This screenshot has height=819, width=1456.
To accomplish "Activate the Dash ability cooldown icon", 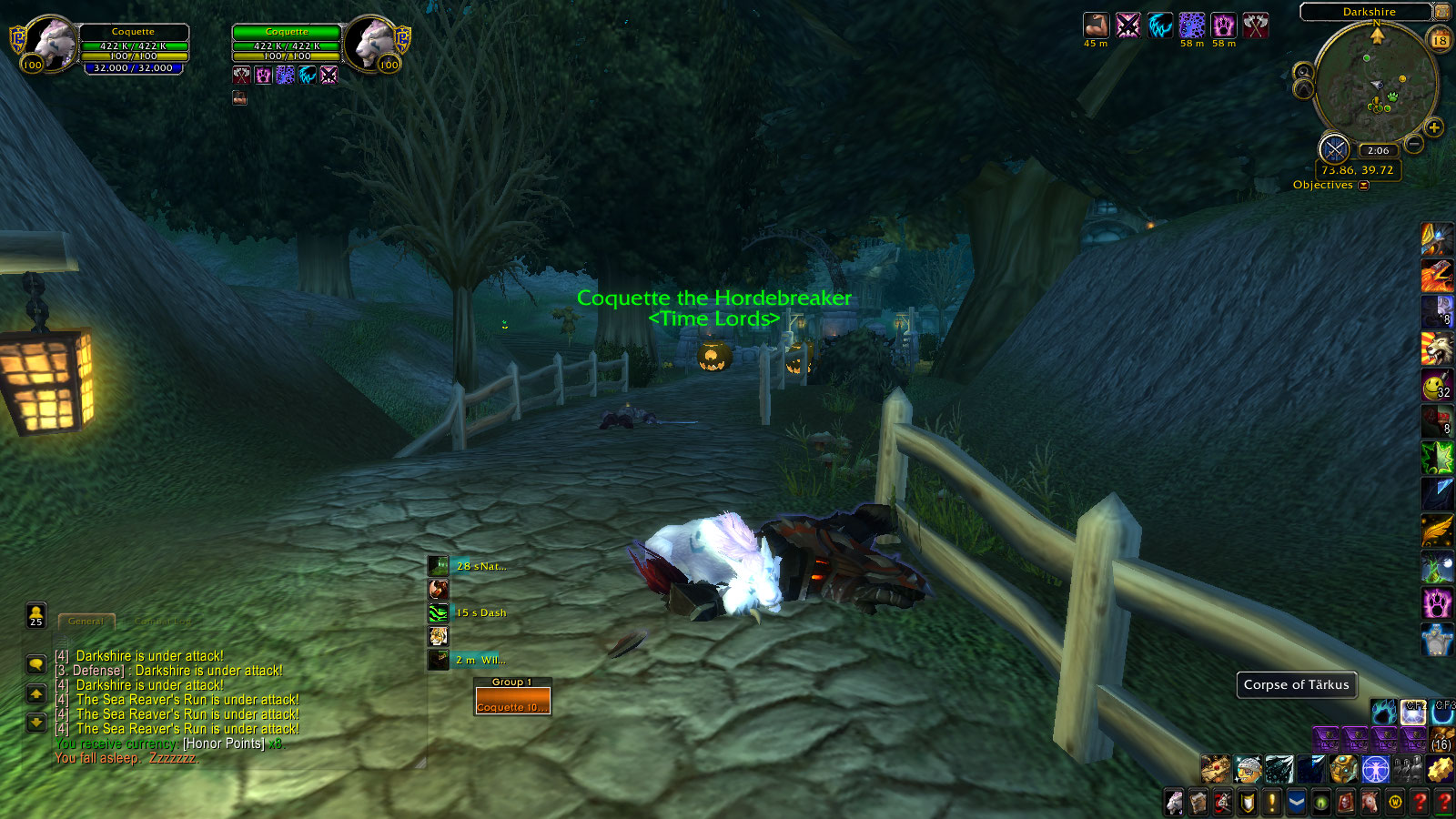I will tap(439, 613).
